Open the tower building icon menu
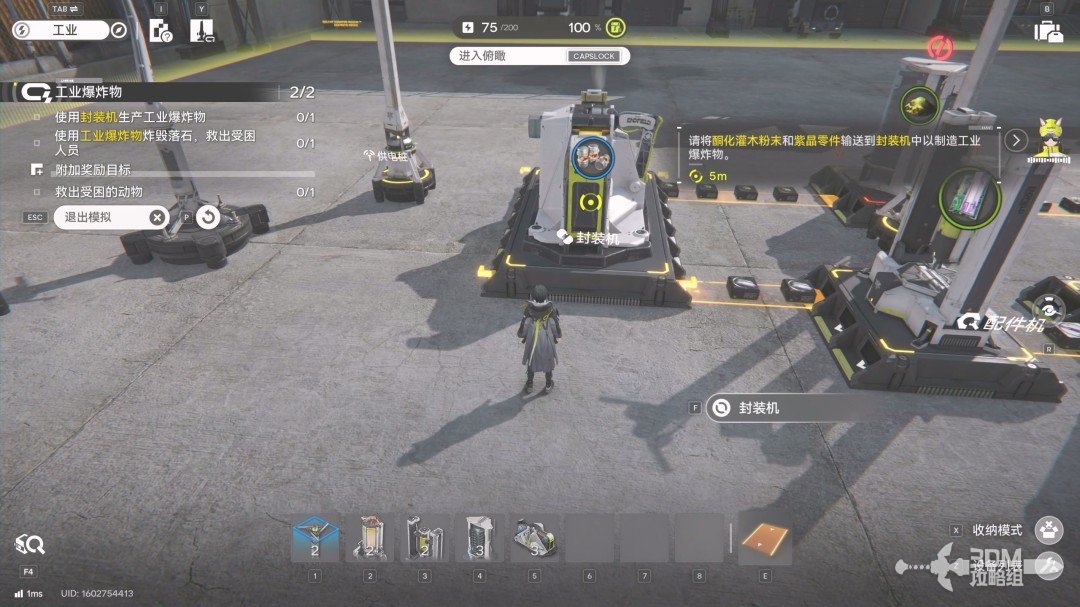This screenshot has width=1080, height=607. [201, 31]
